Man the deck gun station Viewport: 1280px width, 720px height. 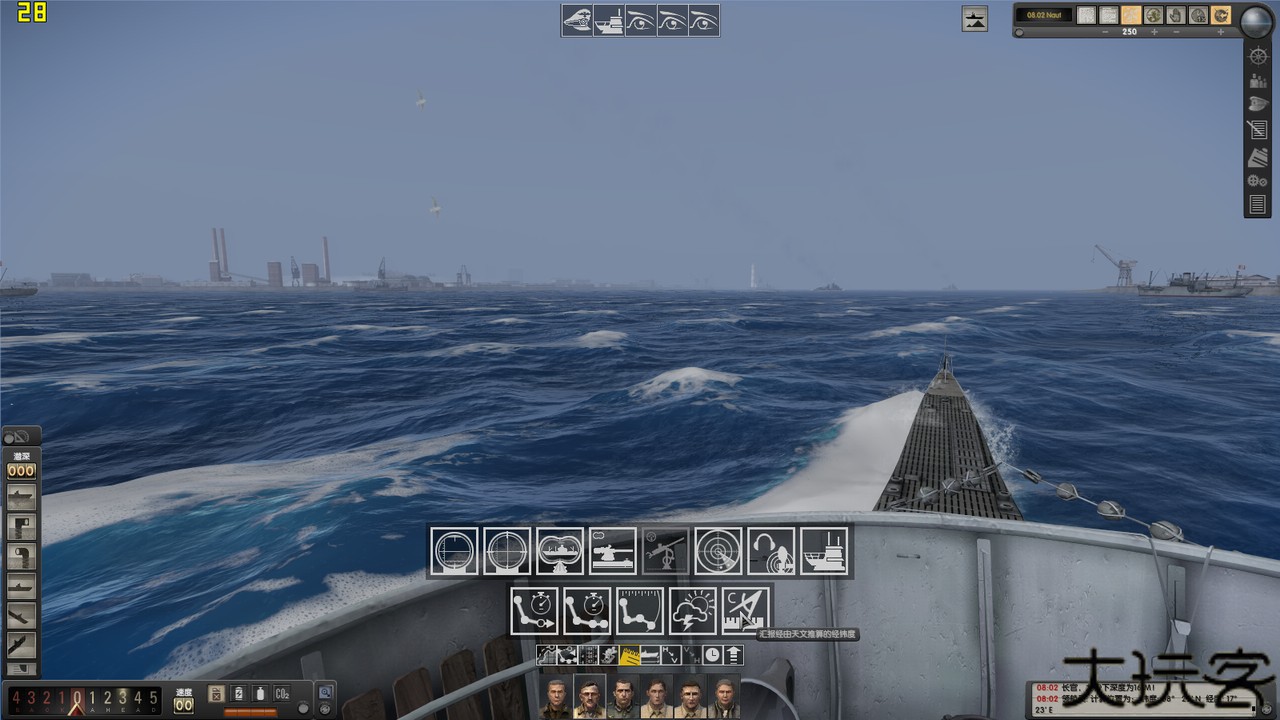click(613, 551)
